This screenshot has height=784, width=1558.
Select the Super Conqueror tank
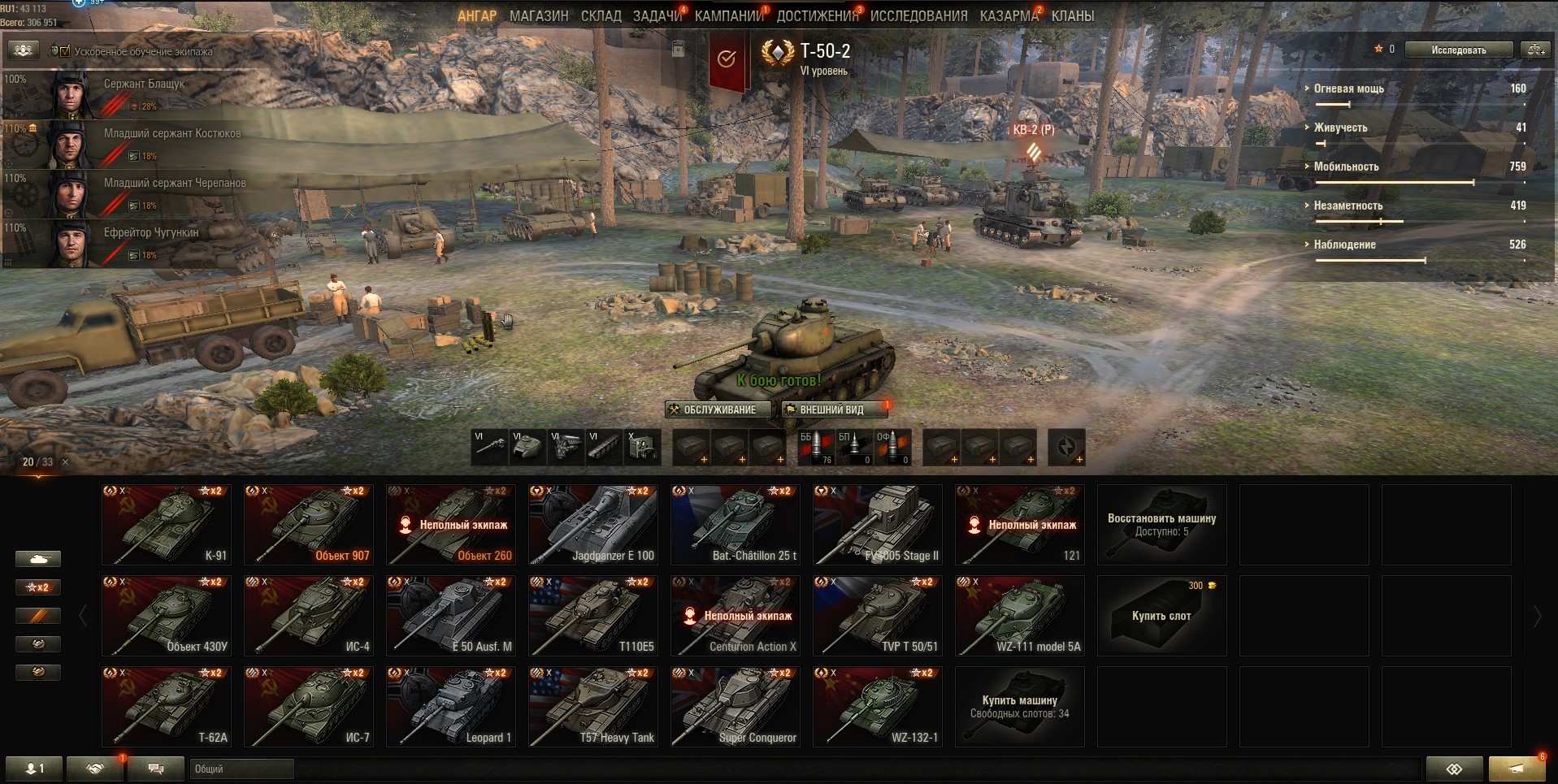pos(736,707)
